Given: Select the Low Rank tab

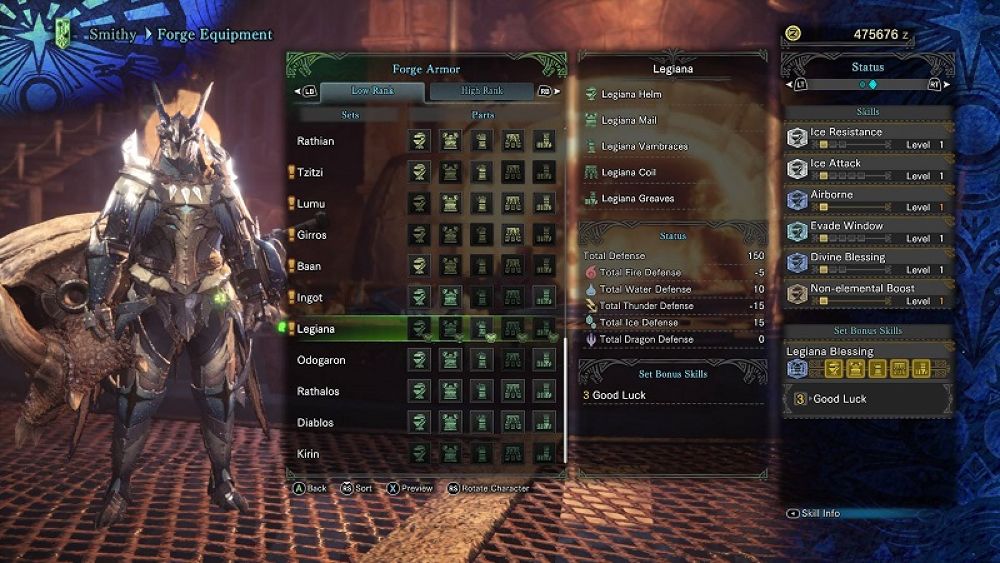Looking at the screenshot, I should 372,91.
